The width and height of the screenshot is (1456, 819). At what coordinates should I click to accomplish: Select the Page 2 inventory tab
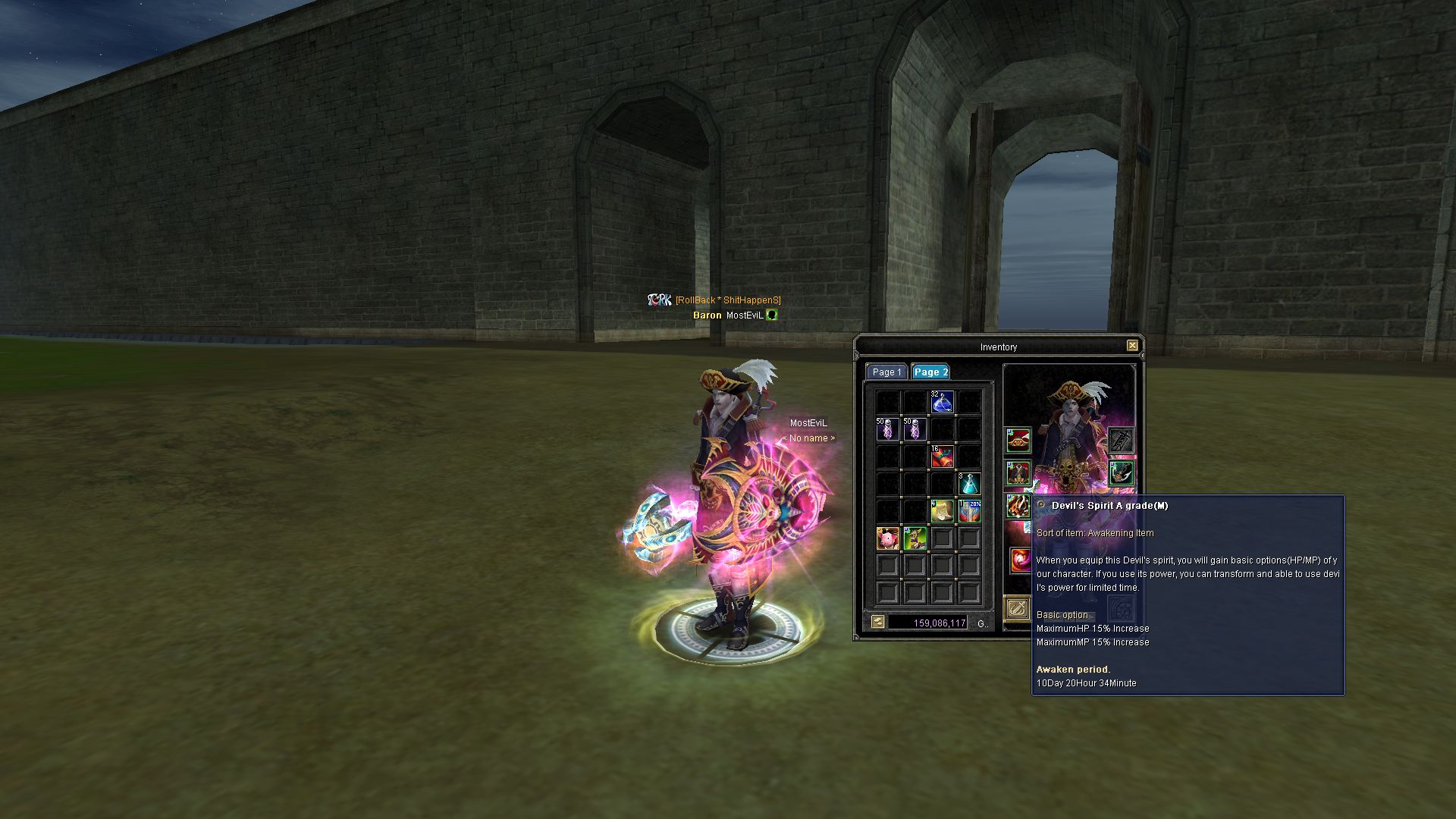click(930, 372)
